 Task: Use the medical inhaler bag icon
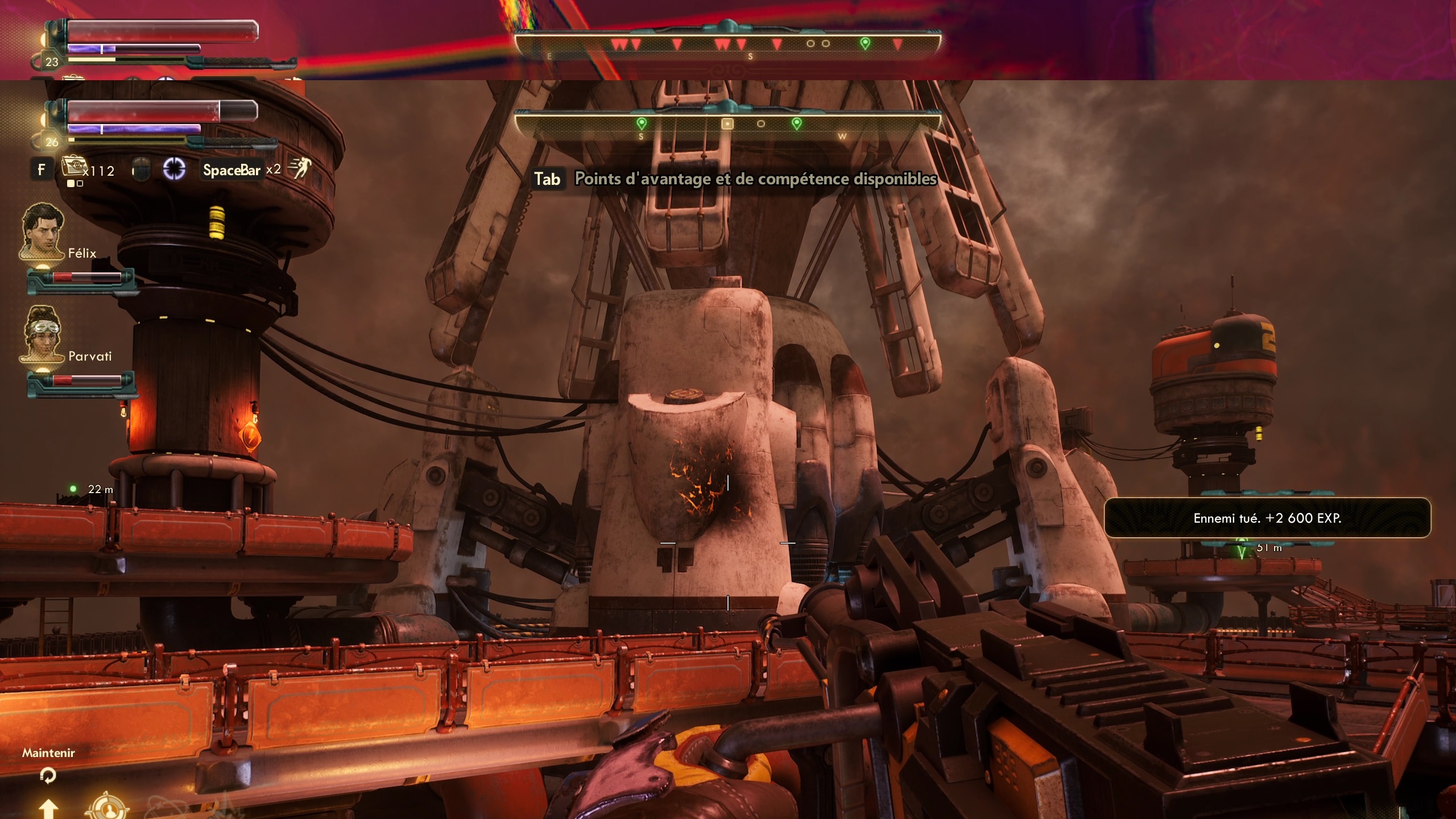[73, 167]
